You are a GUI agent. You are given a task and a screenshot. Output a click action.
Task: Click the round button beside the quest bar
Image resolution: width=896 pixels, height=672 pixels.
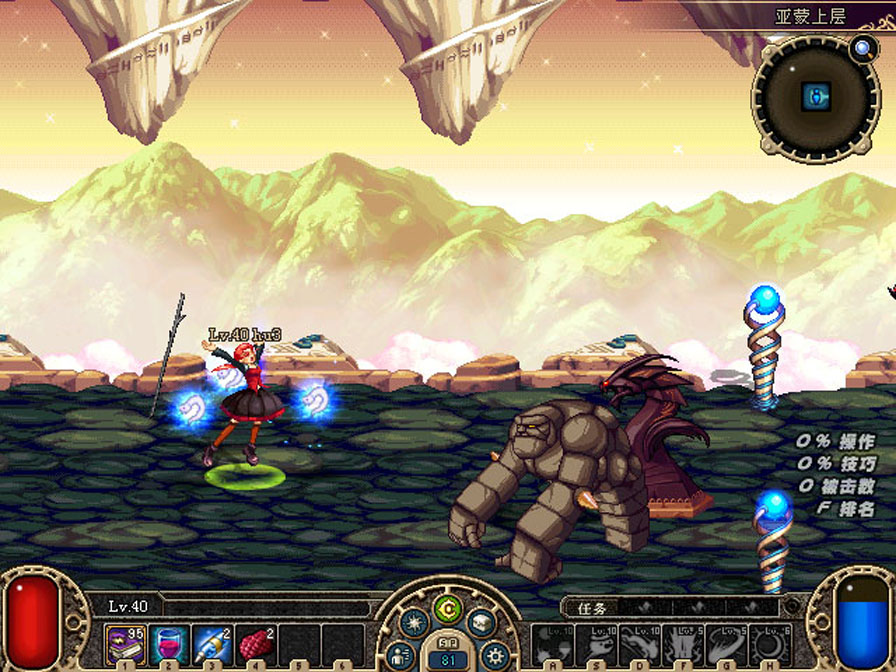[x=793, y=606]
